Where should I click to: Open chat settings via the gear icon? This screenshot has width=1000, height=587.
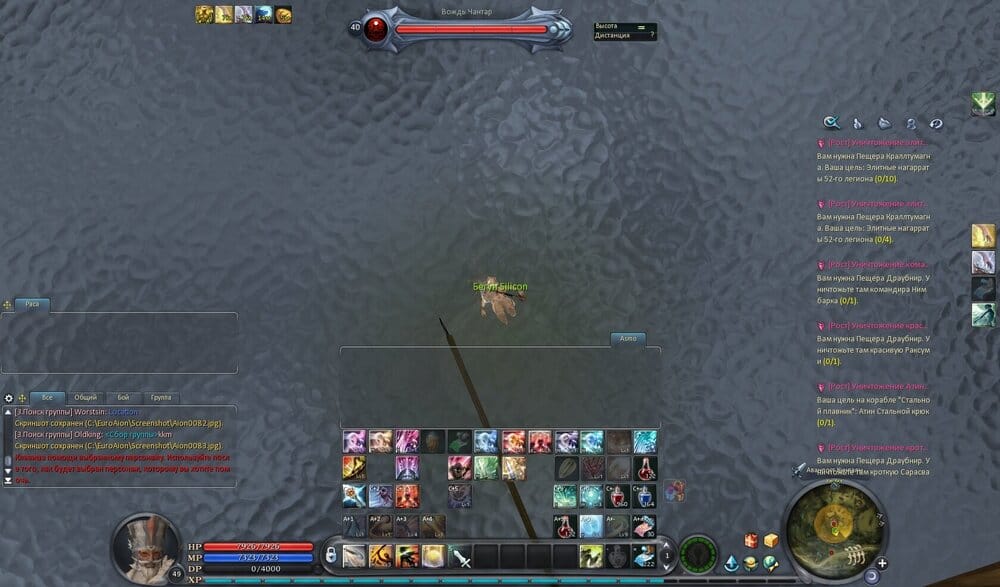9,398
